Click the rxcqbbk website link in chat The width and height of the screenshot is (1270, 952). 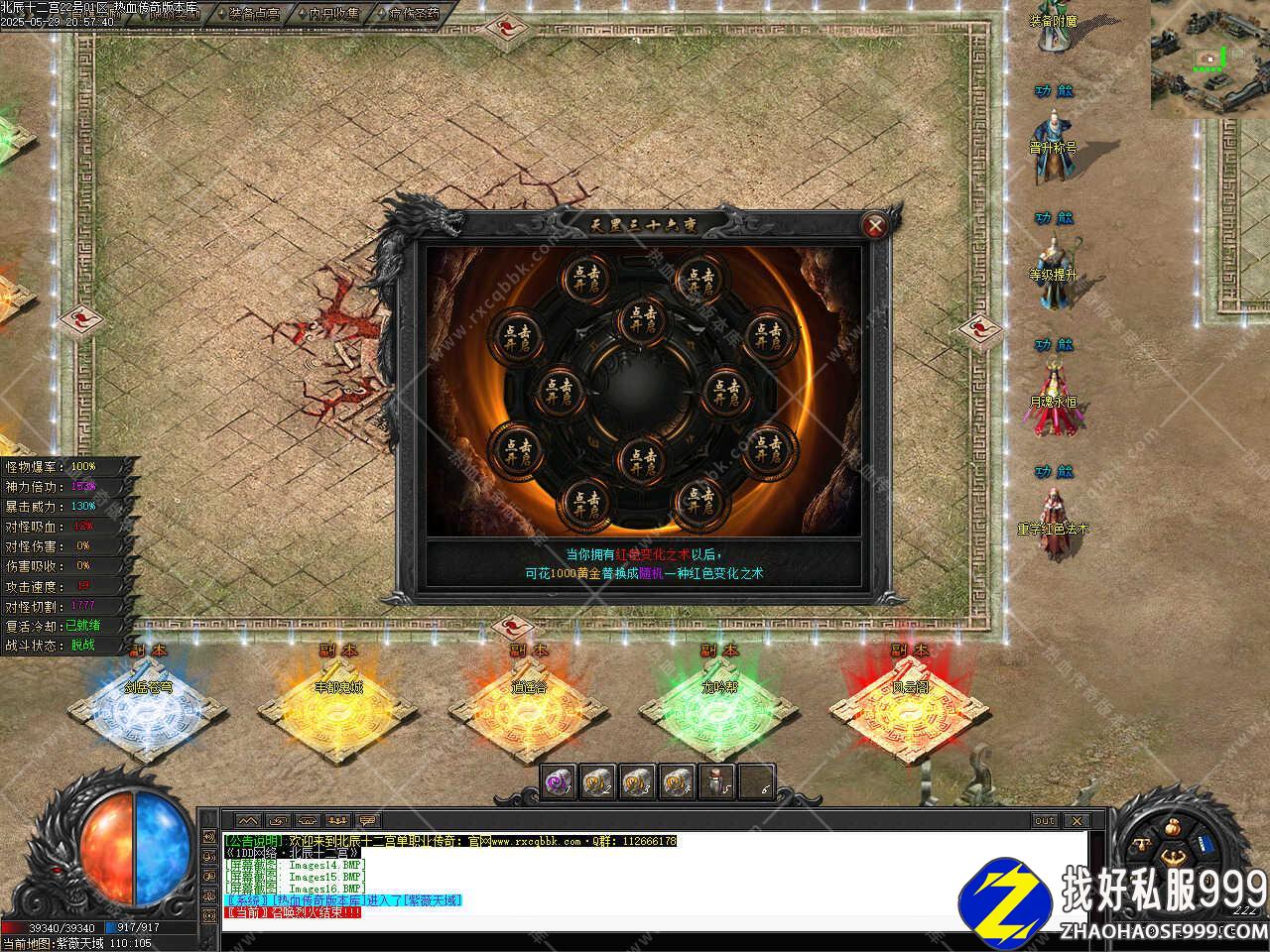pyautogui.click(x=537, y=841)
